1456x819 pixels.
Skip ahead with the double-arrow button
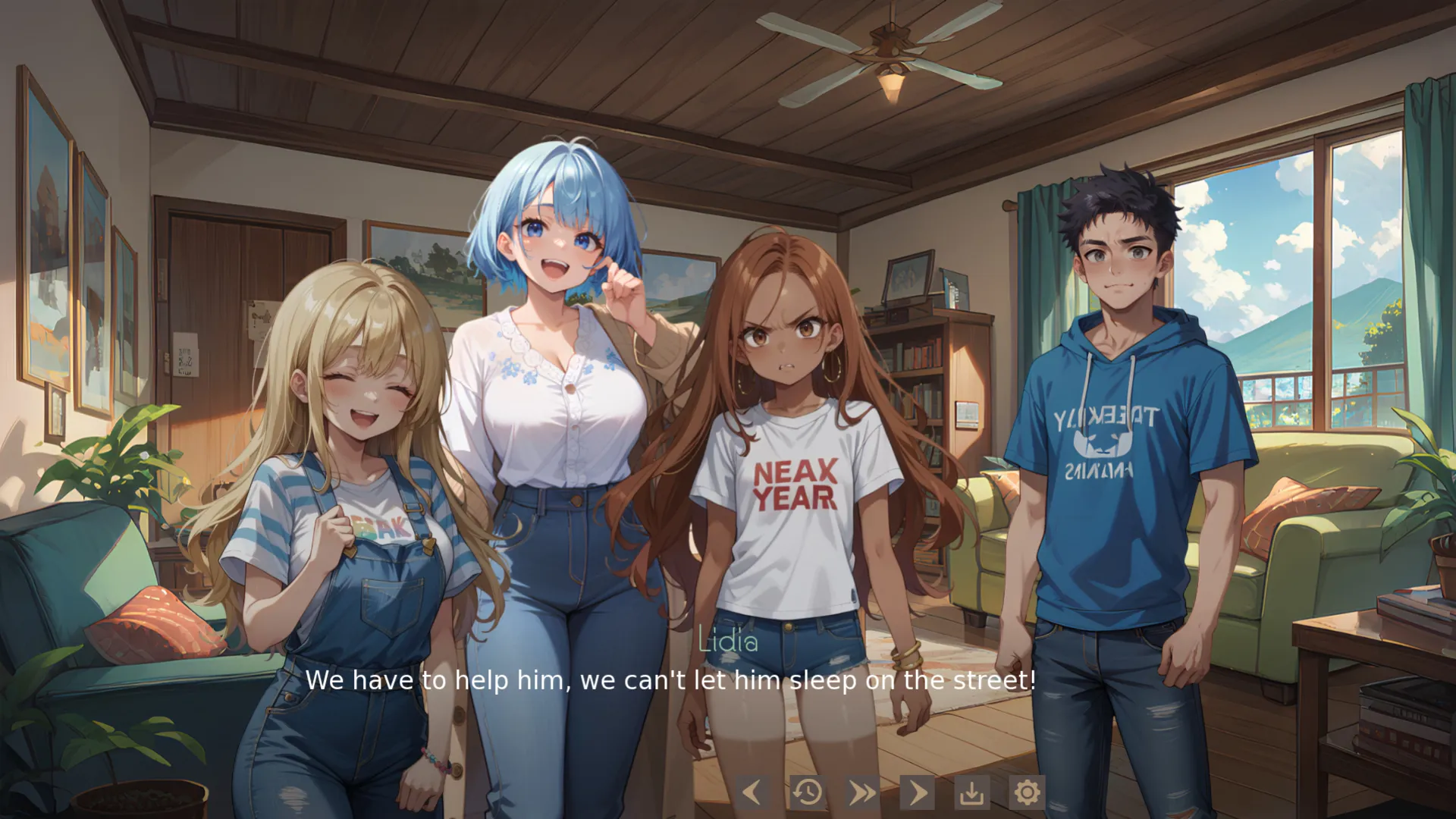point(862,792)
